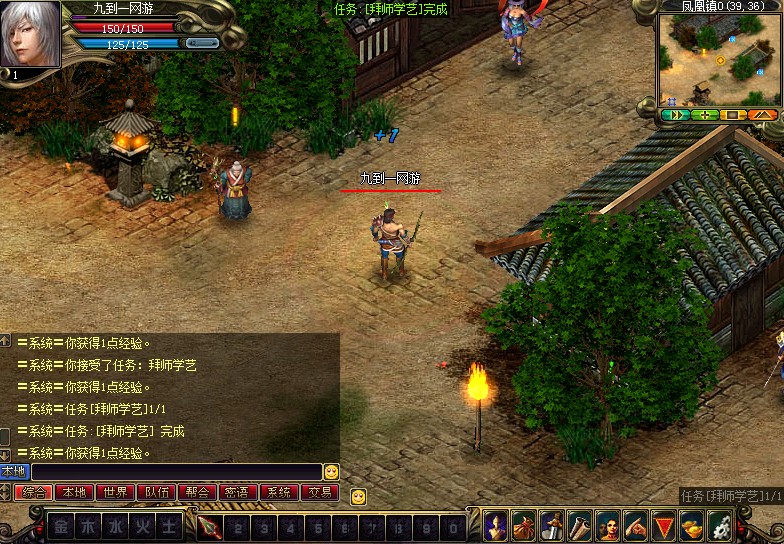Switch to the 交易 trade tab
The image size is (784, 544).
coord(320,492)
